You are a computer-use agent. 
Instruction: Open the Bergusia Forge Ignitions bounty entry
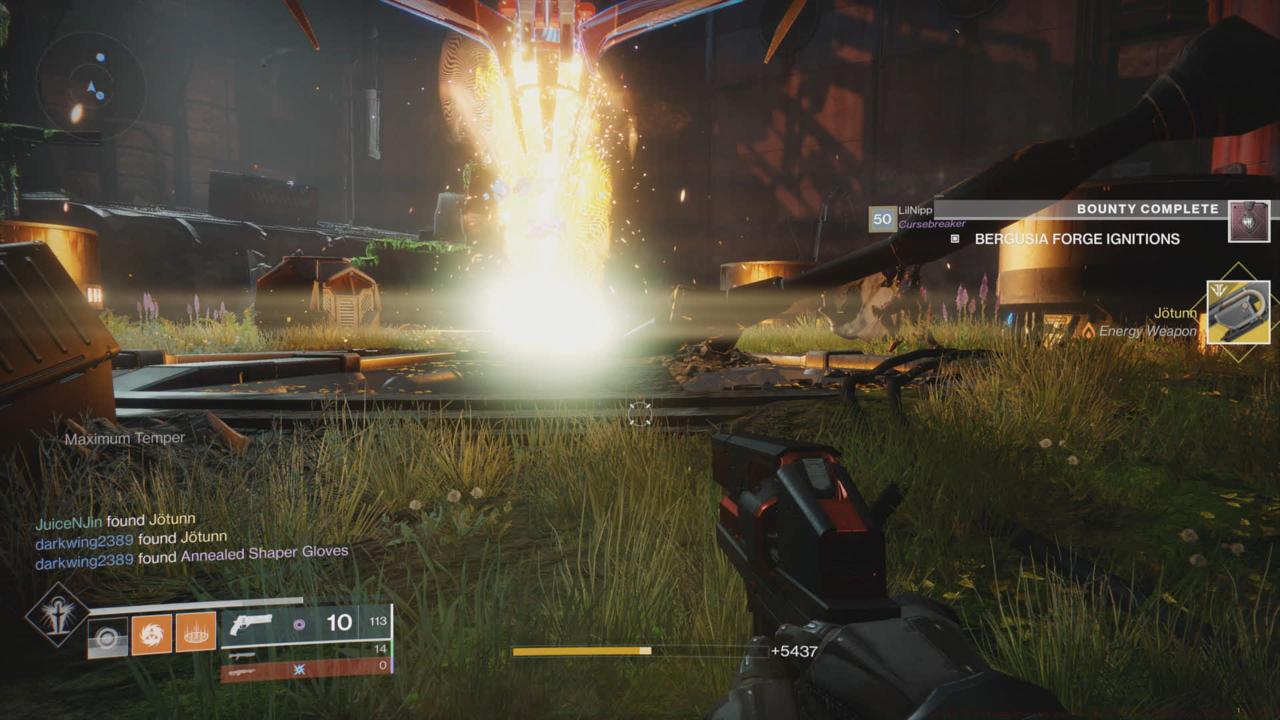1077,239
